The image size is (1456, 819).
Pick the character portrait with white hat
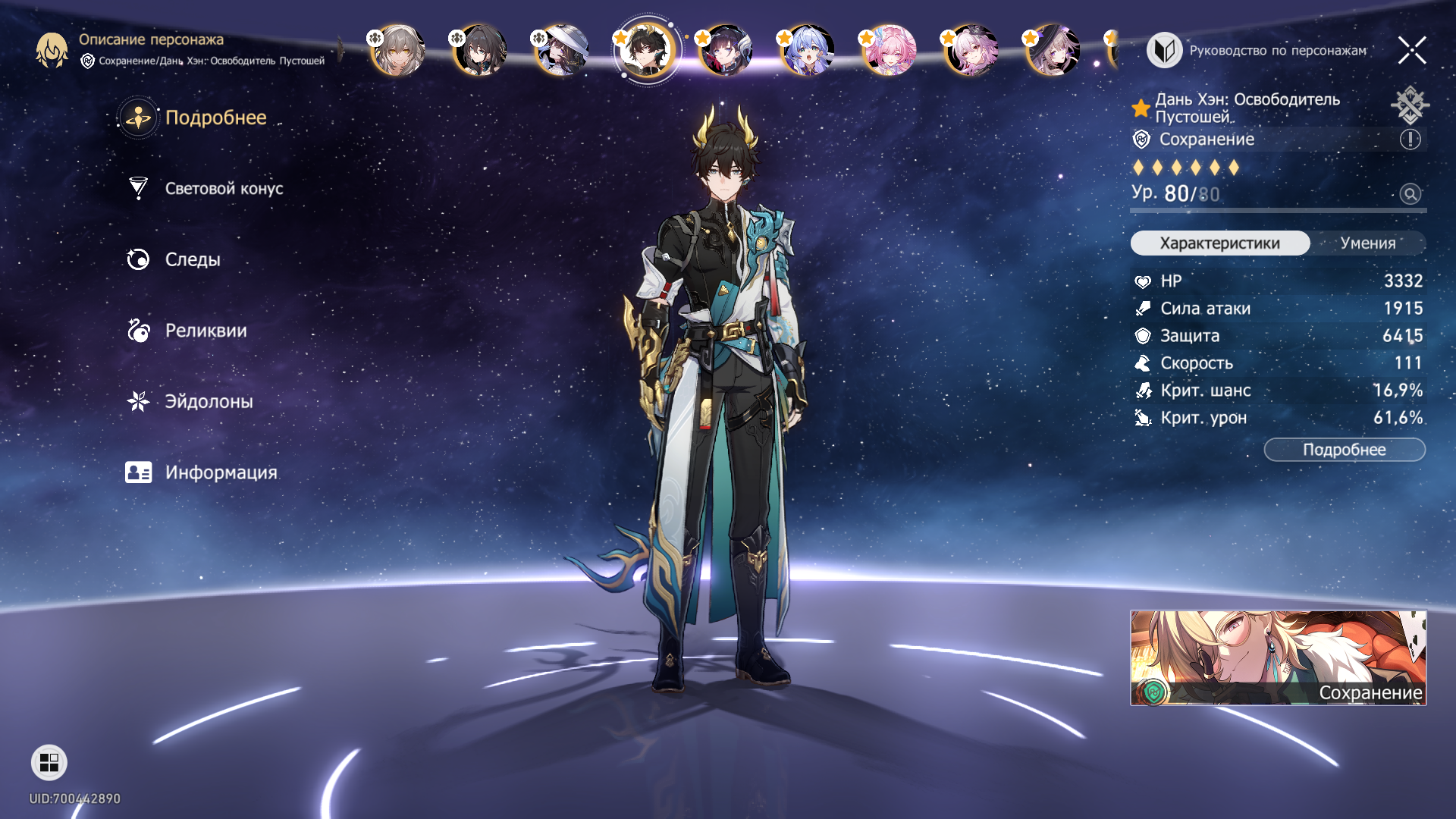tap(562, 51)
